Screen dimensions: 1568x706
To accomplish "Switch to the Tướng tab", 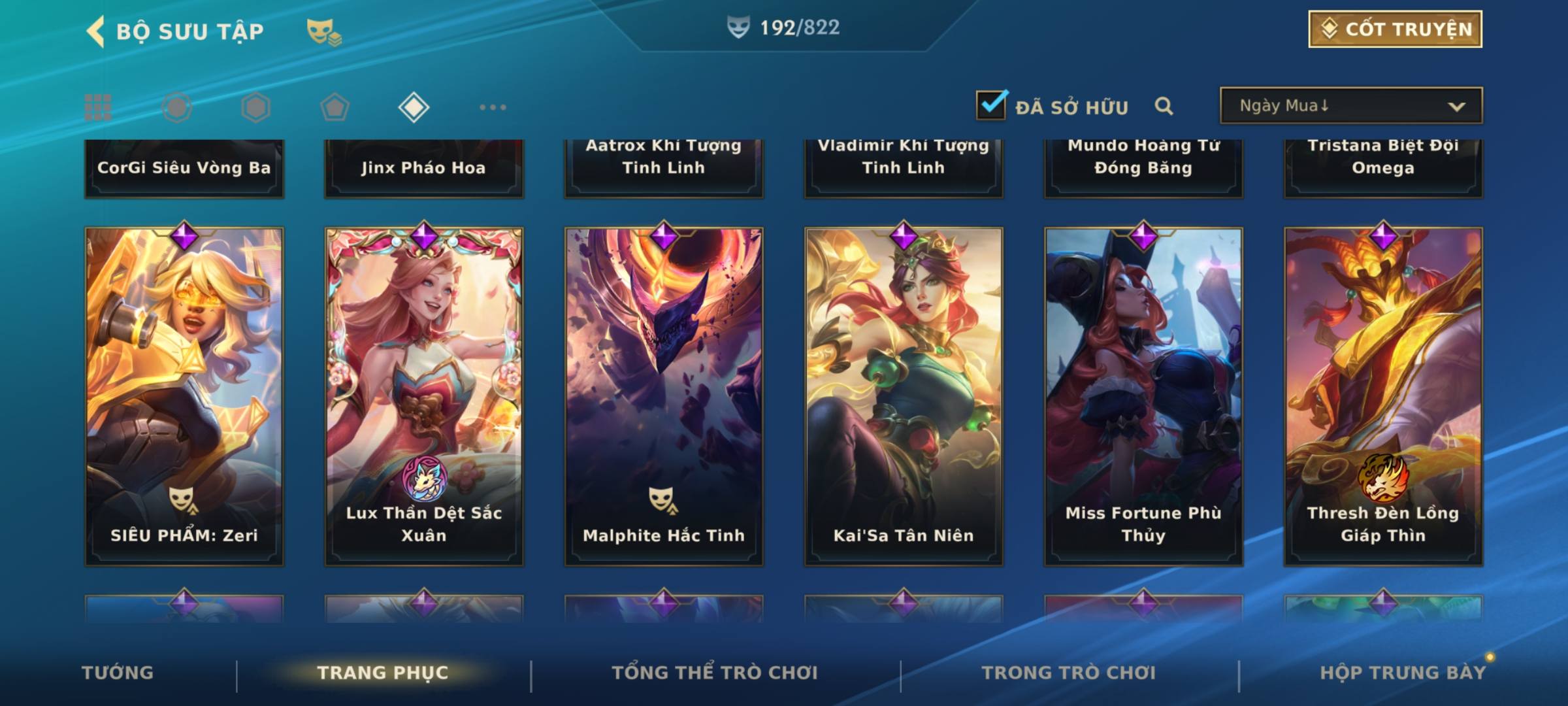I will (118, 673).
